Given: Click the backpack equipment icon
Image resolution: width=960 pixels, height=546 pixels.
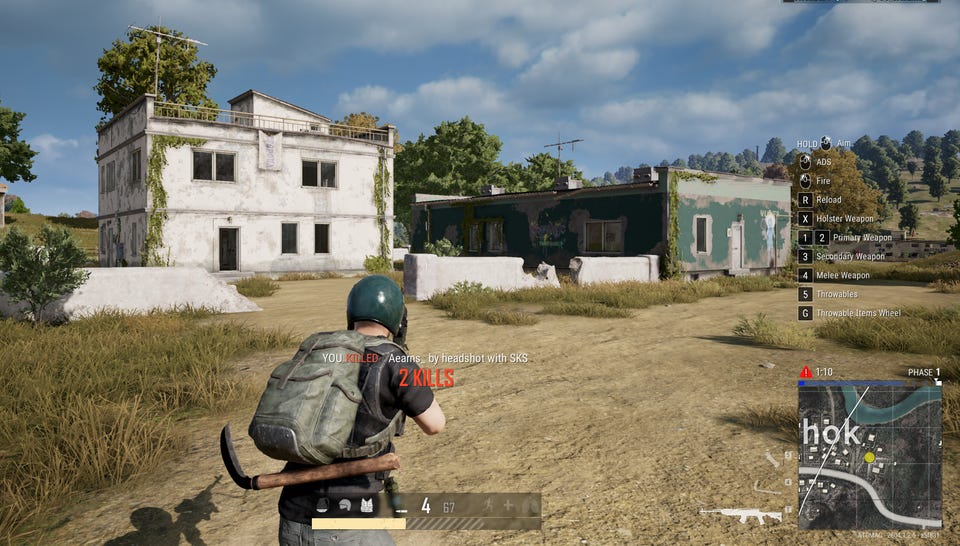Looking at the screenshot, I should [323, 506].
